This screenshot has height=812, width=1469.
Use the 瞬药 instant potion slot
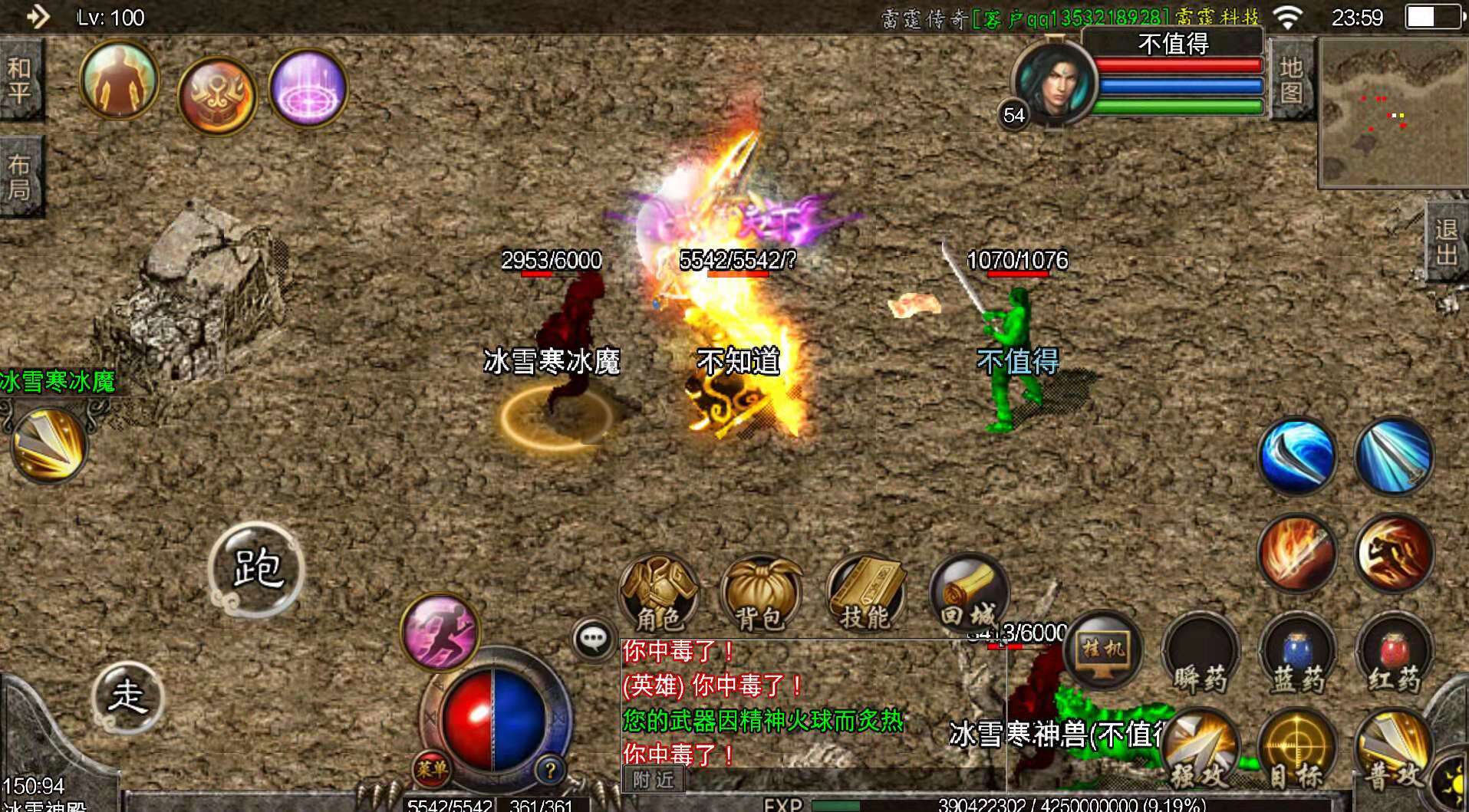pyautogui.click(x=1201, y=656)
